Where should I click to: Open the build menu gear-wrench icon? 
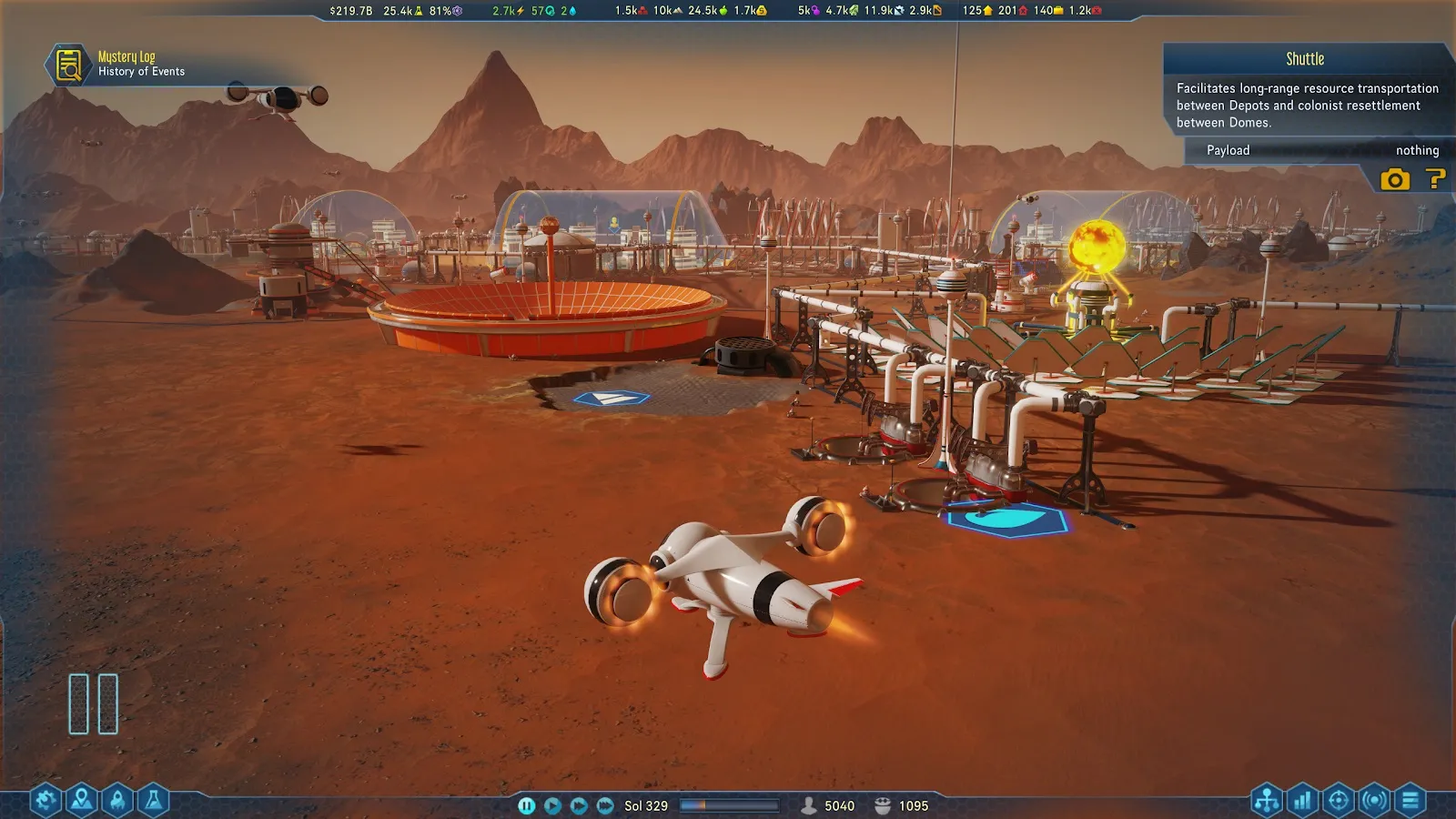tap(45, 801)
